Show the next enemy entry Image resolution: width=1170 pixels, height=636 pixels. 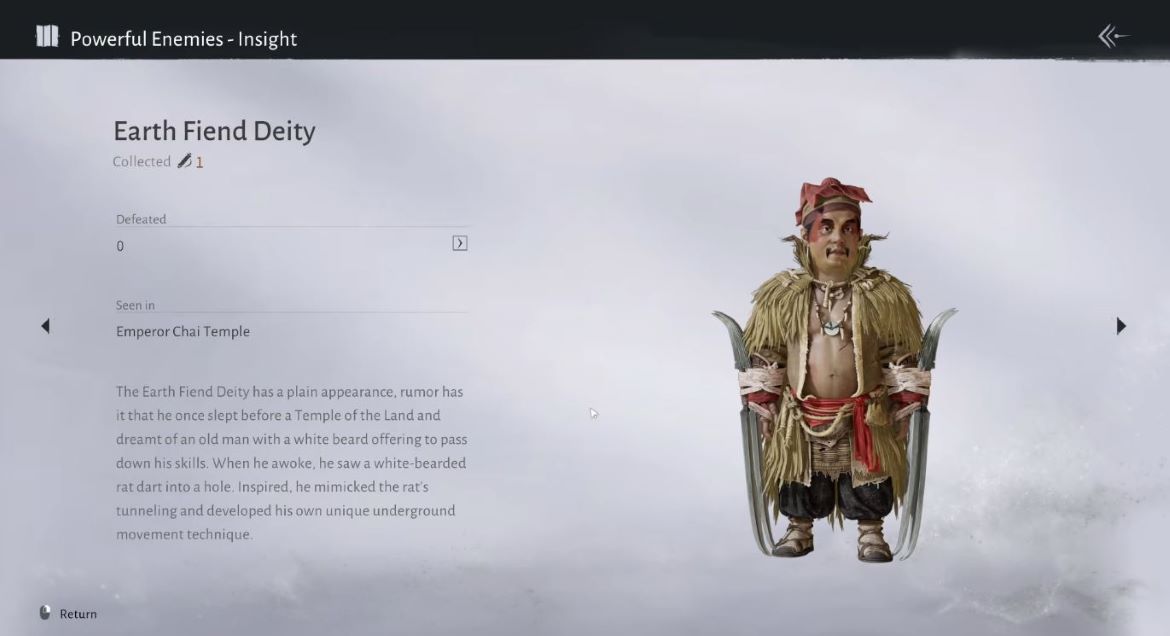[x=1121, y=326]
